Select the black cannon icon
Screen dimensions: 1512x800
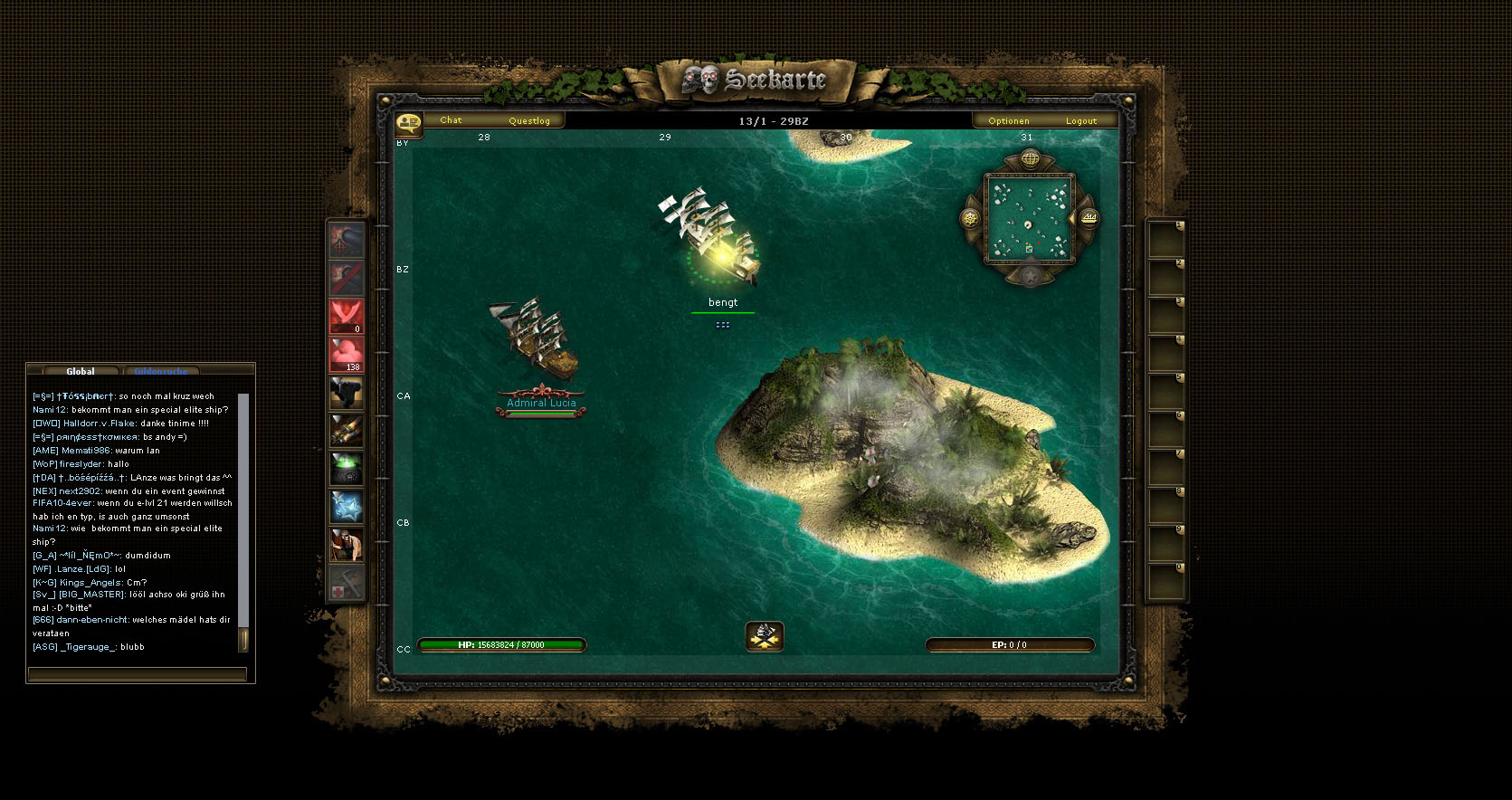click(x=346, y=393)
